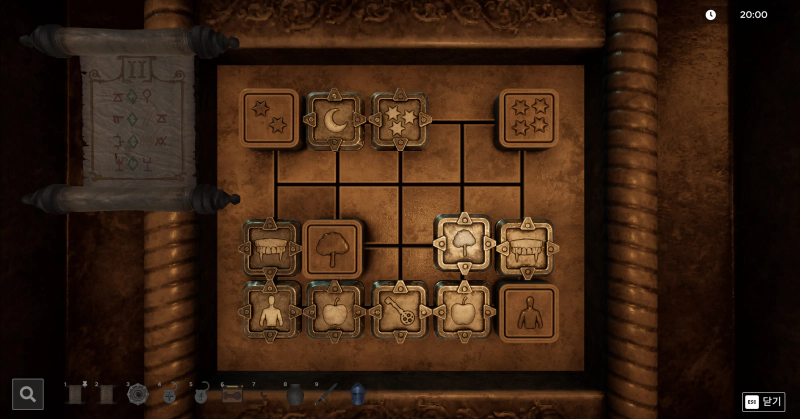Close the puzzle with the 닫기 button
Screen dimensions: 800x419
pyautogui.click(x=764, y=401)
